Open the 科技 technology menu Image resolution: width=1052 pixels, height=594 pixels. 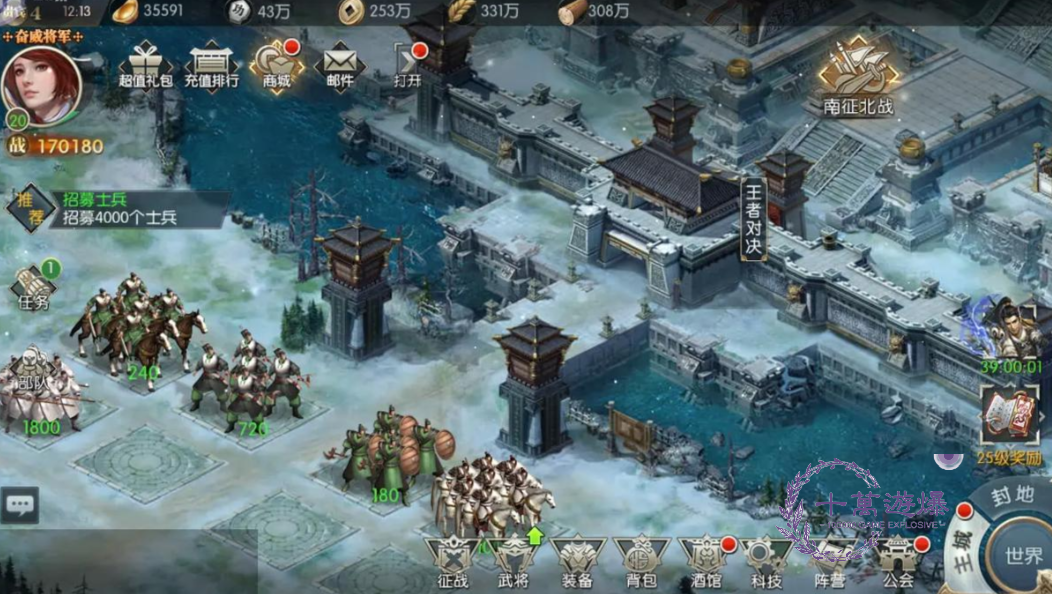click(767, 562)
